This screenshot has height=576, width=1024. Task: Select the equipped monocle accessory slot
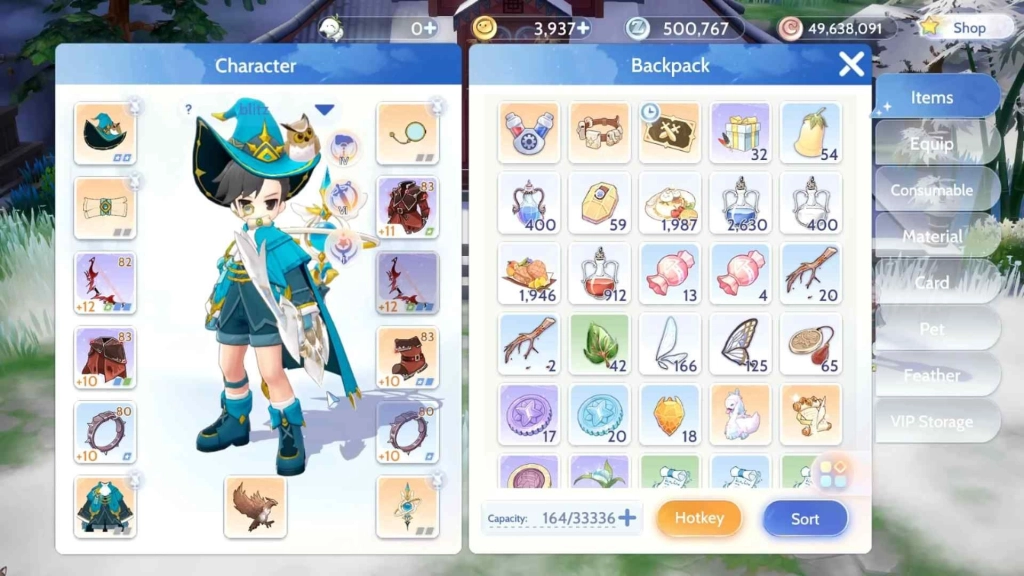pyautogui.click(x=407, y=133)
